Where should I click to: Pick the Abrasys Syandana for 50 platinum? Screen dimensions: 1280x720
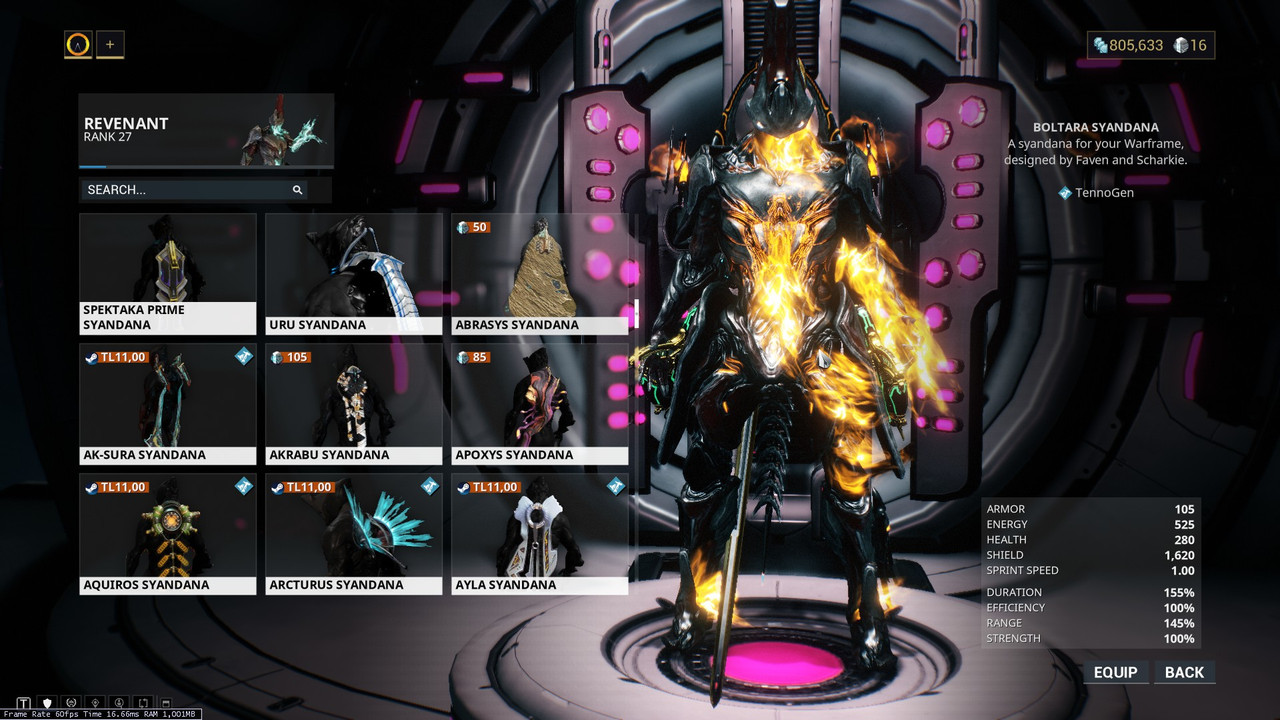tap(540, 273)
